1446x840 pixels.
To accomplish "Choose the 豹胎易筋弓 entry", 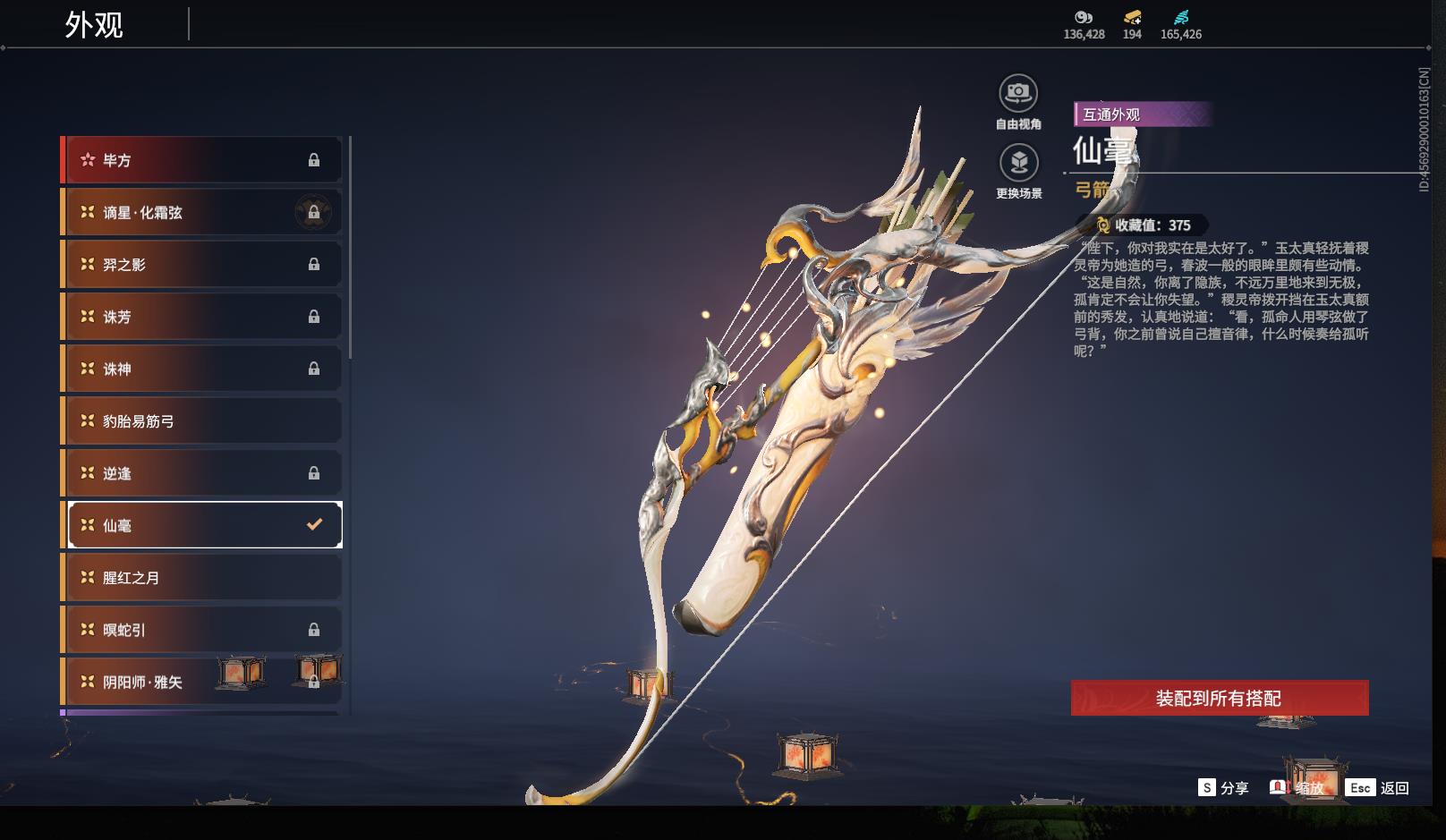I will 202,420.
